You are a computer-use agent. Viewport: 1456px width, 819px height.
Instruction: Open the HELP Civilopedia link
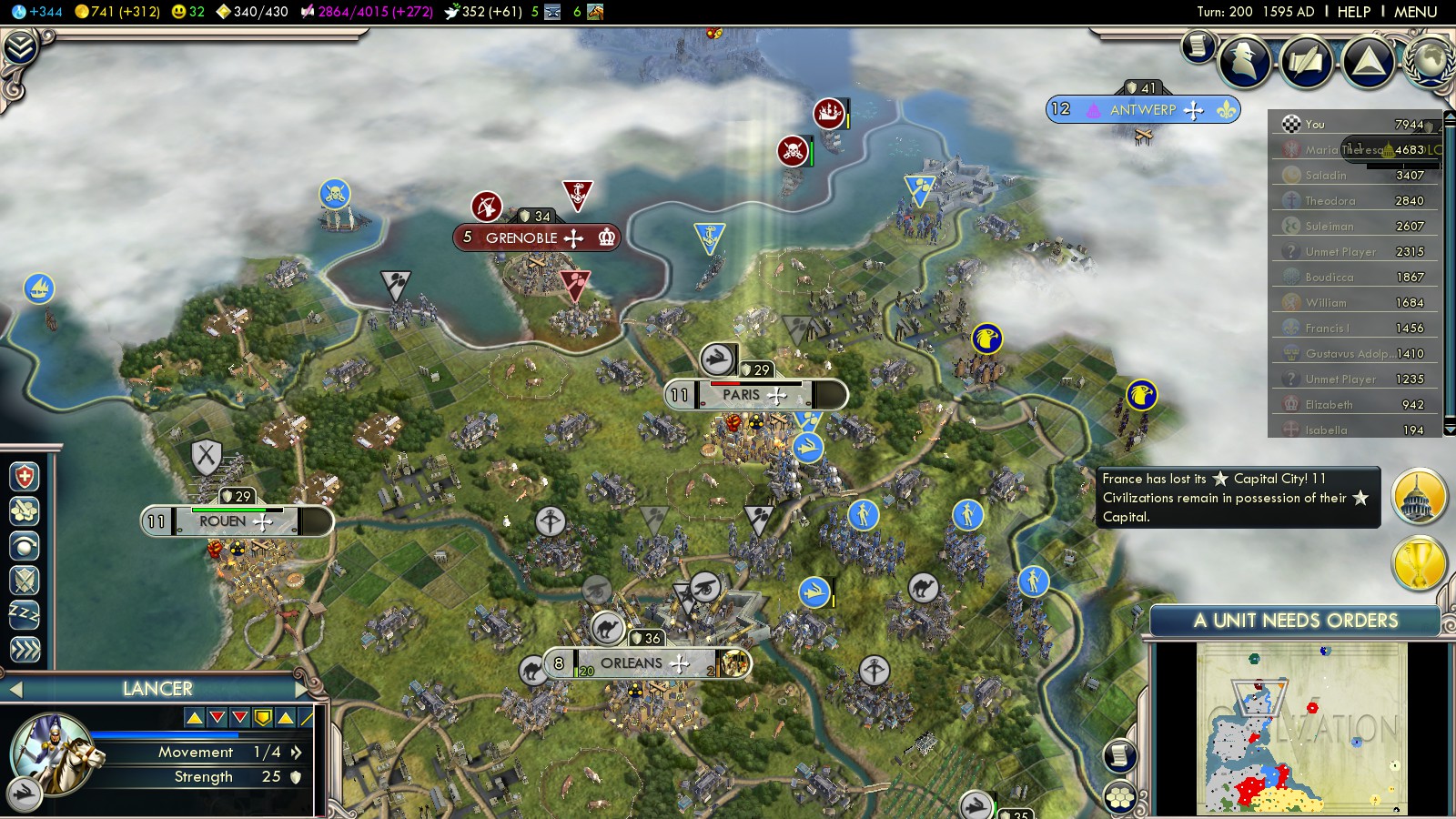[x=1353, y=12]
